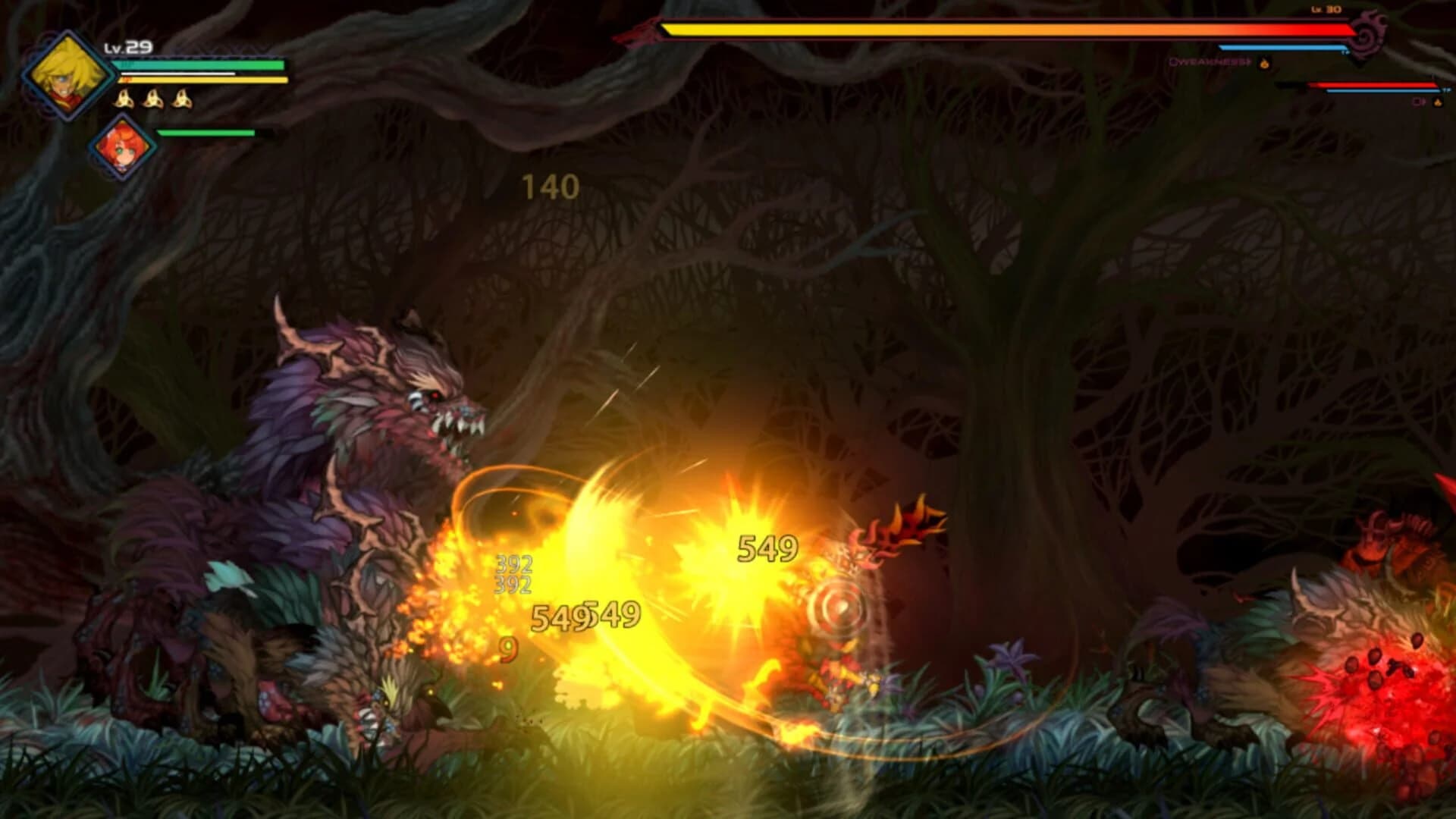Toggle the companion's green health bar
This screenshot has height=819, width=1456.
tap(205, 133)
